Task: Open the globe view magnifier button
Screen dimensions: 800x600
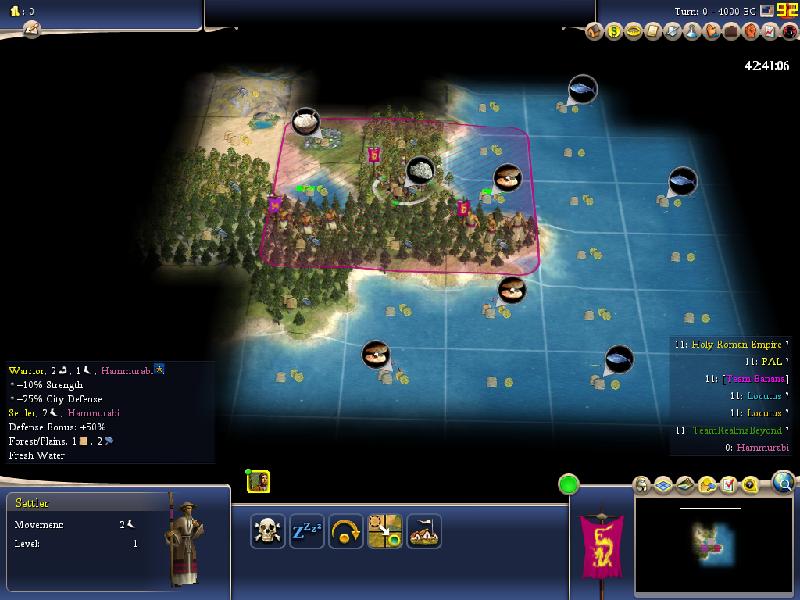Action: pos(783,485)
